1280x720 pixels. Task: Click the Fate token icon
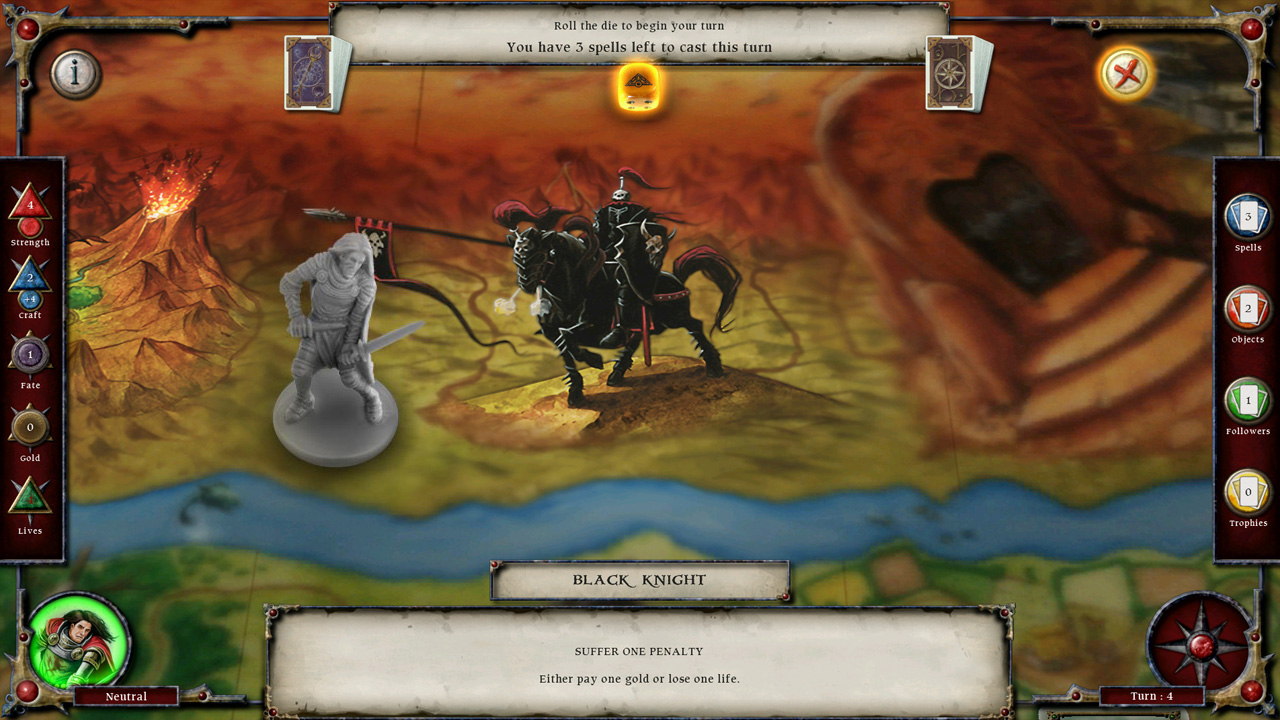pyautogui.click(x=30, y=354)
